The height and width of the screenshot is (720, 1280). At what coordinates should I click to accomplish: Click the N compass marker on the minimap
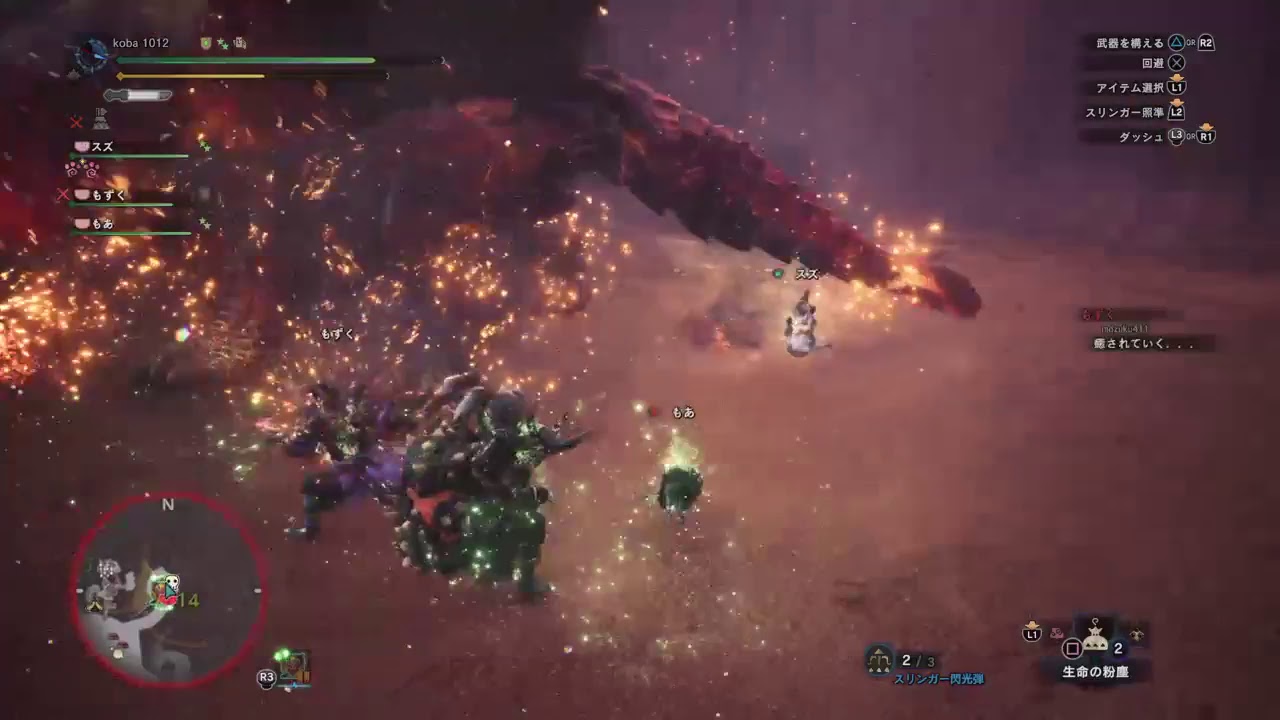[x=168, y=504]
